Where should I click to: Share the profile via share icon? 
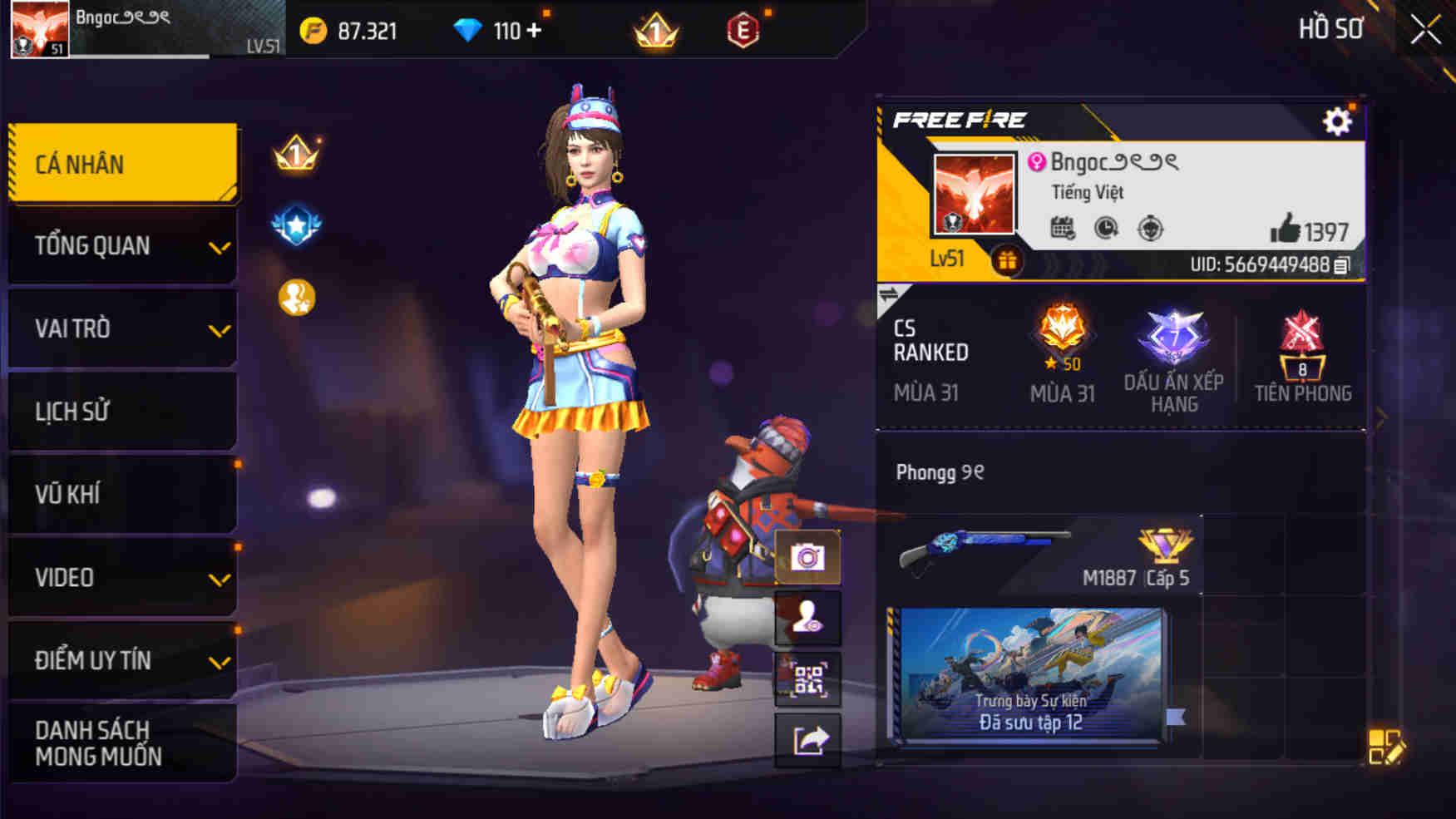point(806,738)
